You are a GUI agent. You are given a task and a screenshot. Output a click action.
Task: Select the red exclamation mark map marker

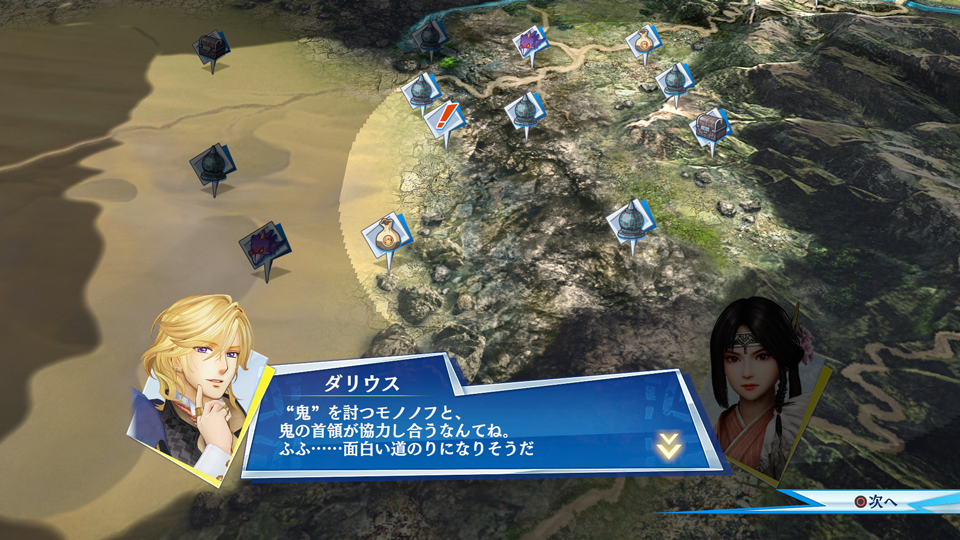point(444,118)
